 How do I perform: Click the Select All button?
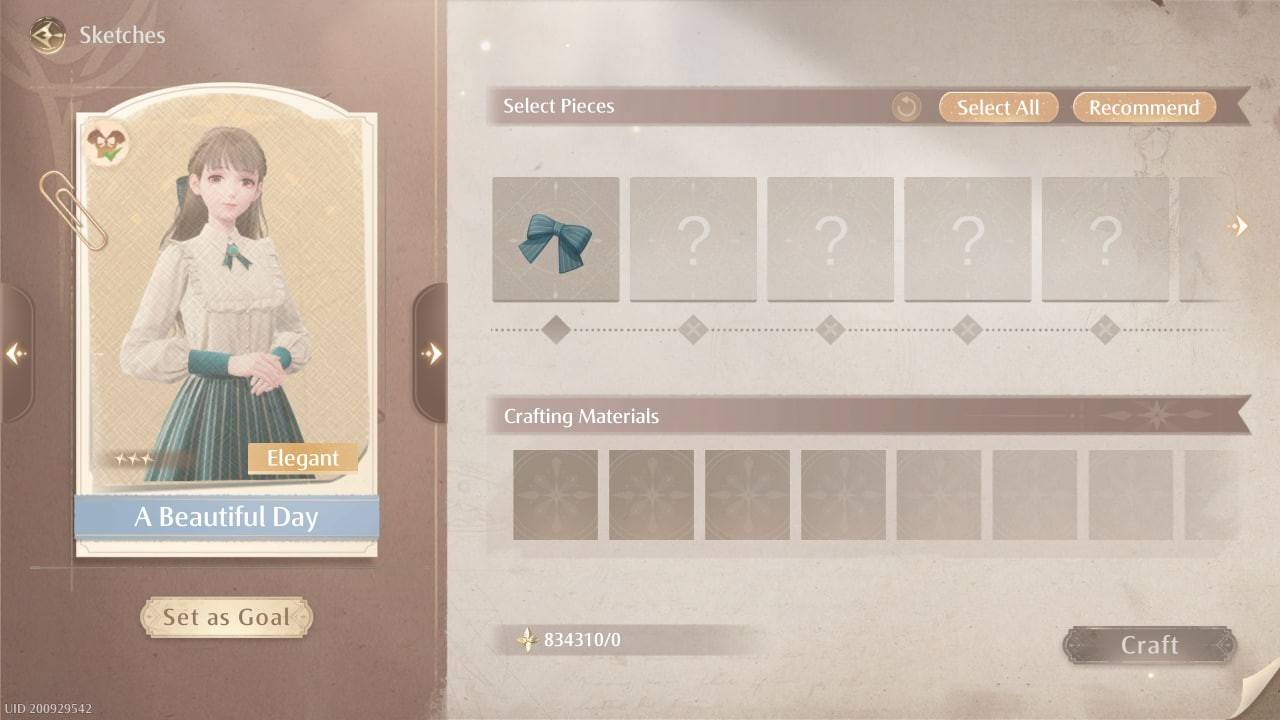pos(998,107)
